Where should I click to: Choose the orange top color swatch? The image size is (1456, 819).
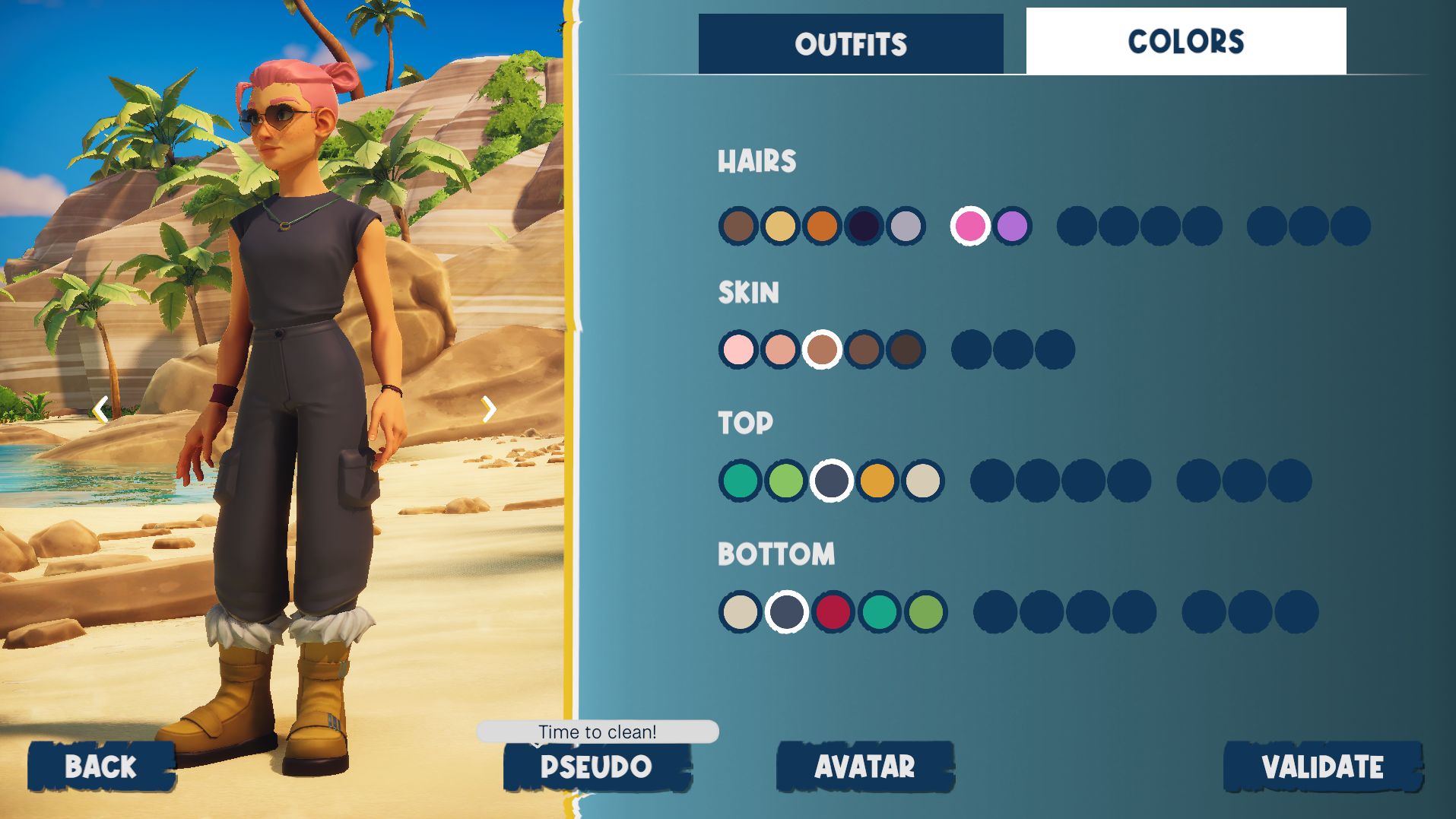877,481
